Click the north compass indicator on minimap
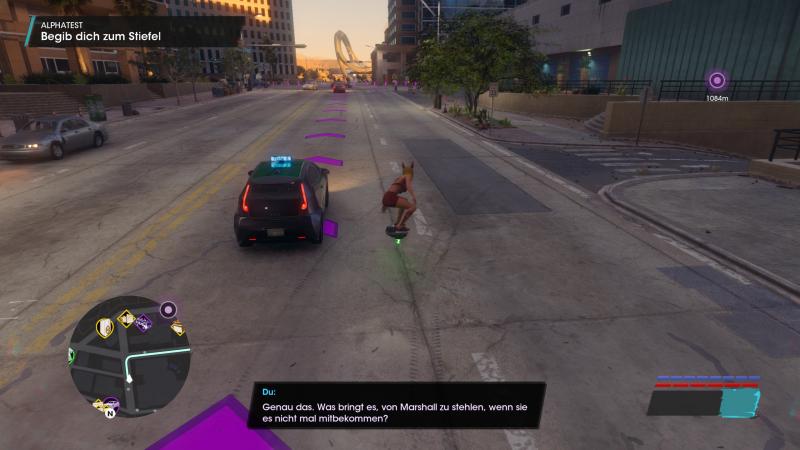 coord(110,411)
